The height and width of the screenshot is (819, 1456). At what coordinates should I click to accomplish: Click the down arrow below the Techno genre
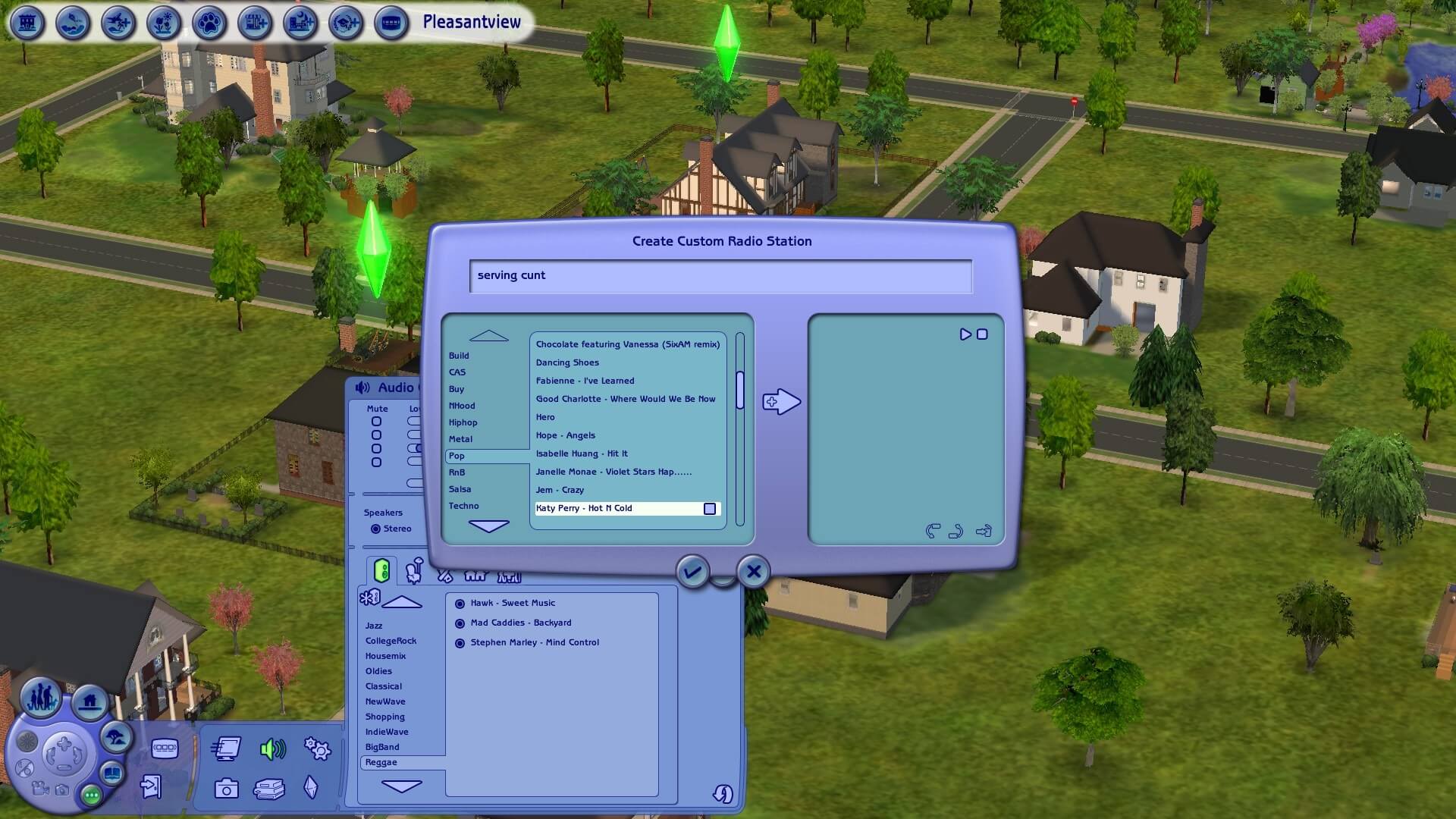tap(488, 525)
